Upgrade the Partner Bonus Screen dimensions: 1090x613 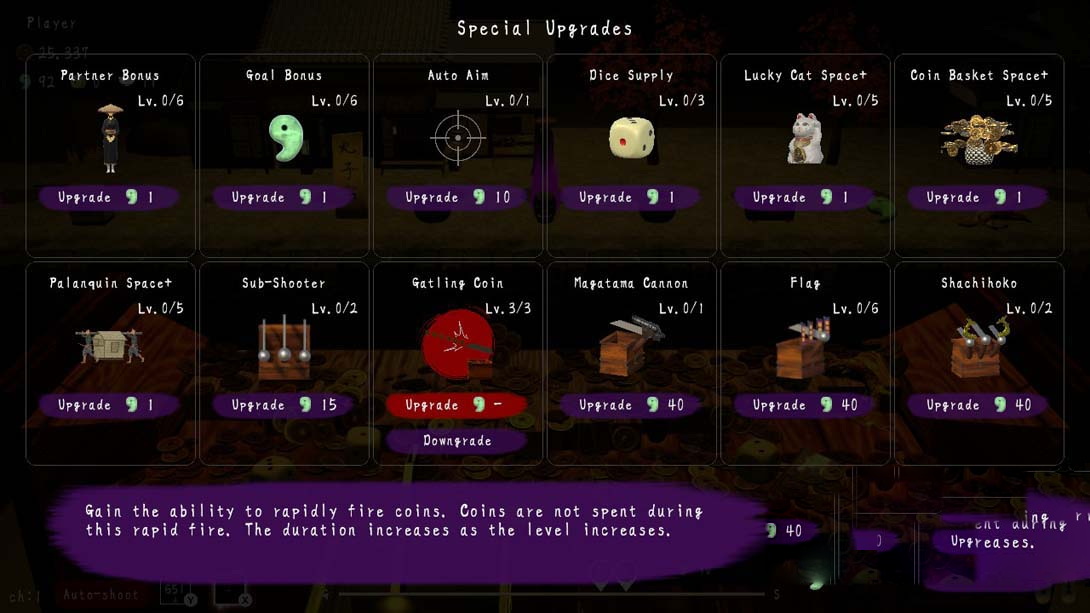coord(110,197)
